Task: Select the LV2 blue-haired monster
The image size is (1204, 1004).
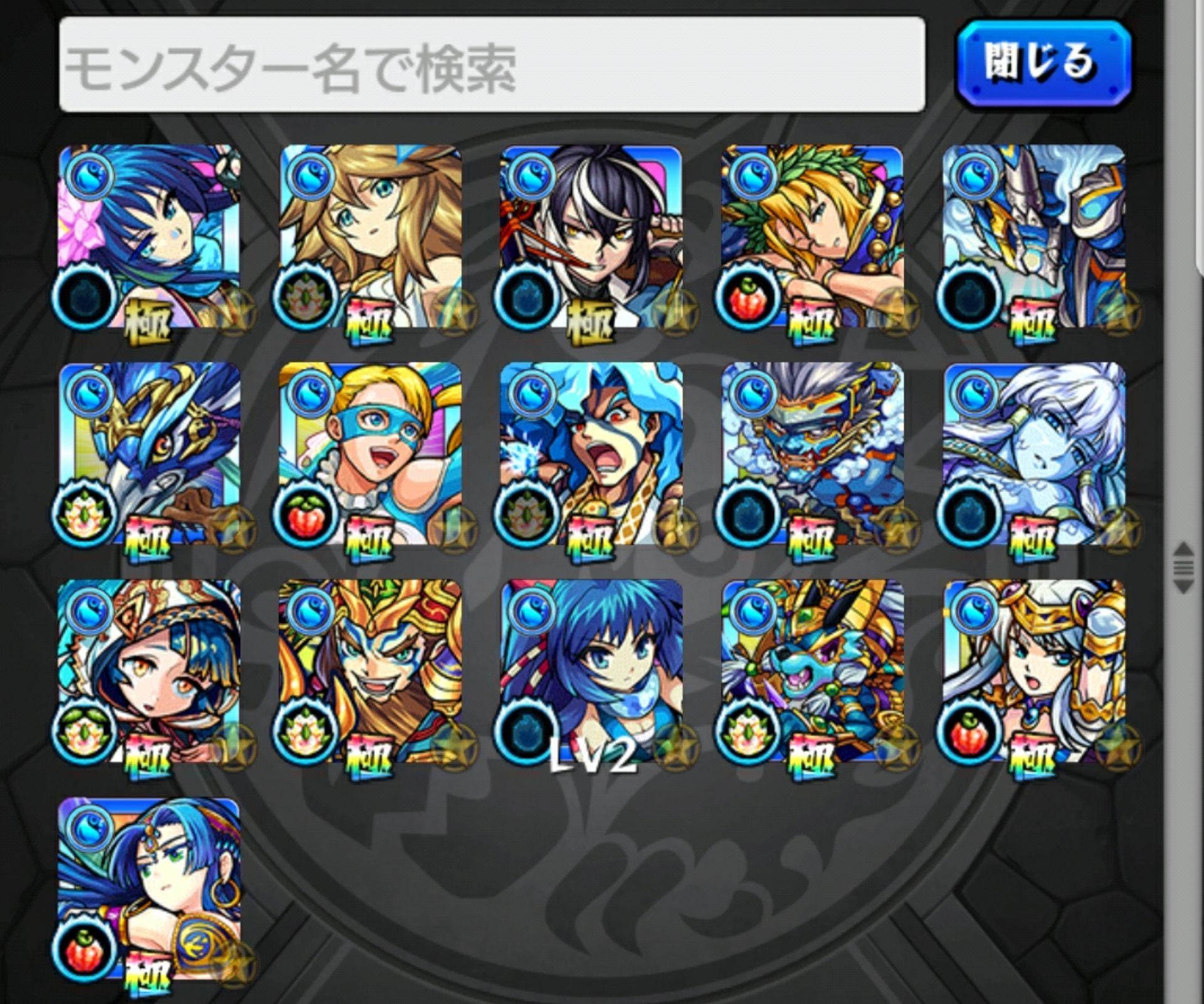Action: click(x=591, y=671)
